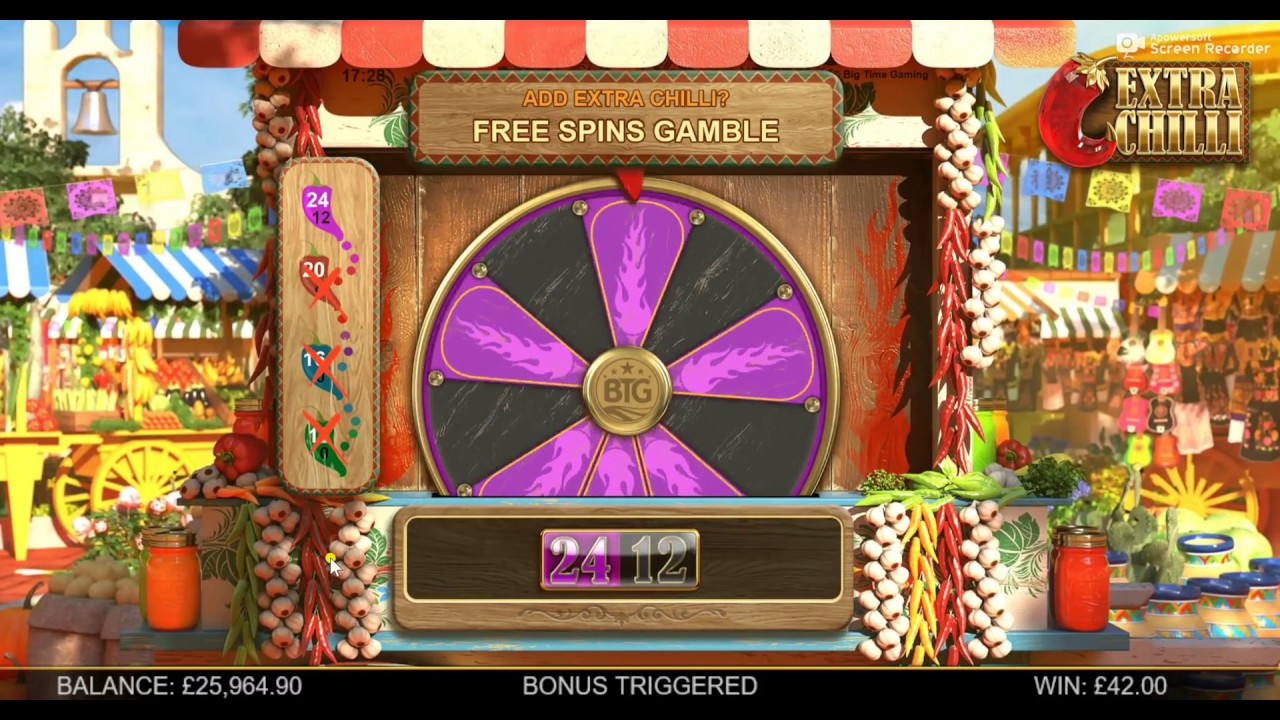
Task: Click the Apowersoft Screen Recorder watermark
Action: [1193, 44]
